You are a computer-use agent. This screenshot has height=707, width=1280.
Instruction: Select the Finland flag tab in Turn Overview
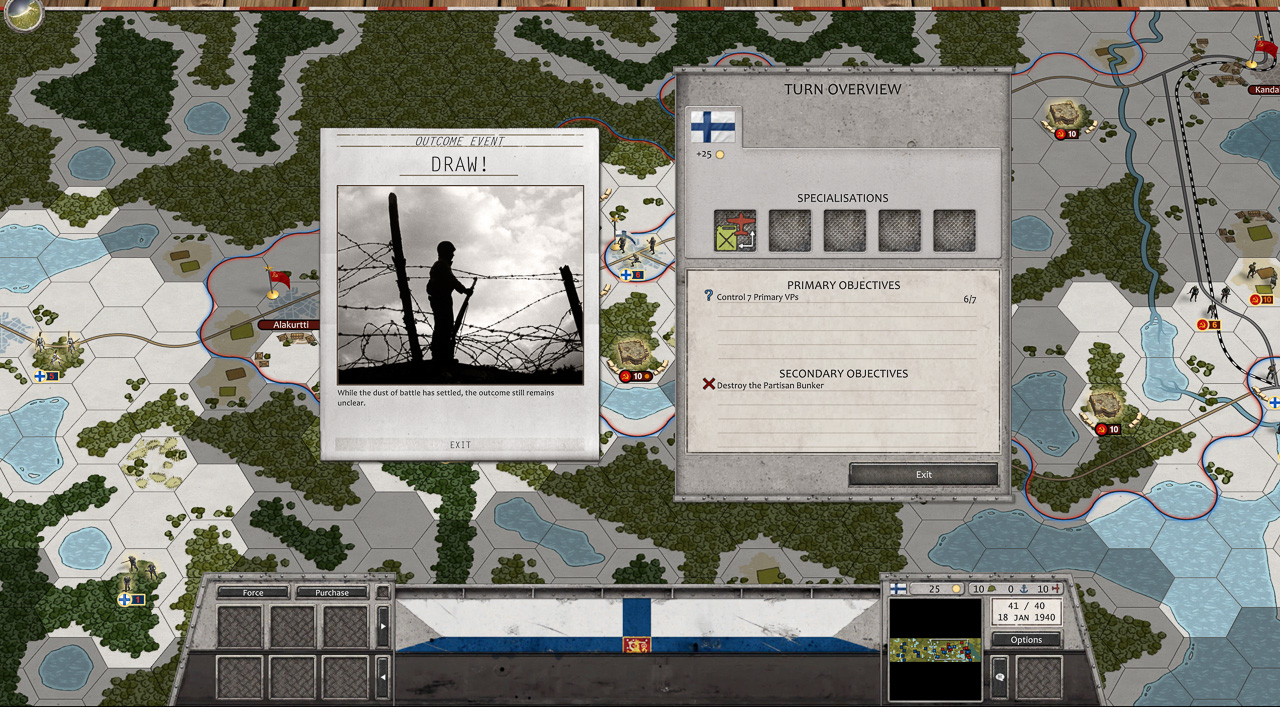tap(714, 128)
